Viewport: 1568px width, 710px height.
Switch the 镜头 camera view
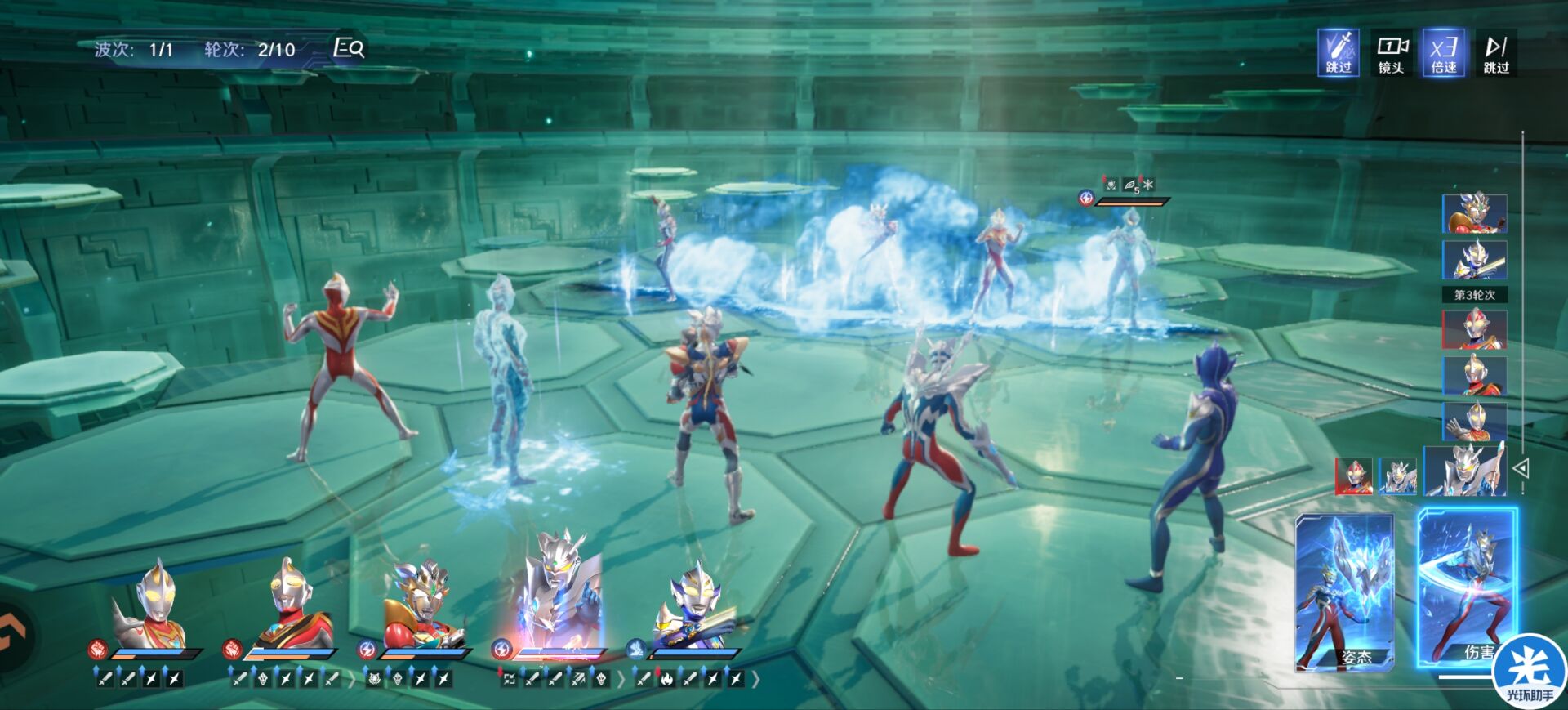pos(1391,53)
